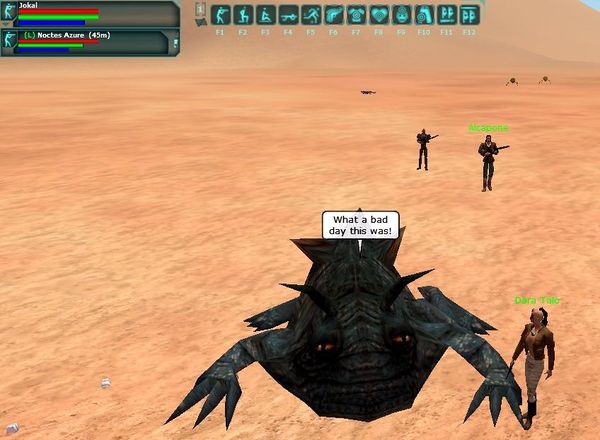Activate the standing posture icon on F1

point(220,15)
